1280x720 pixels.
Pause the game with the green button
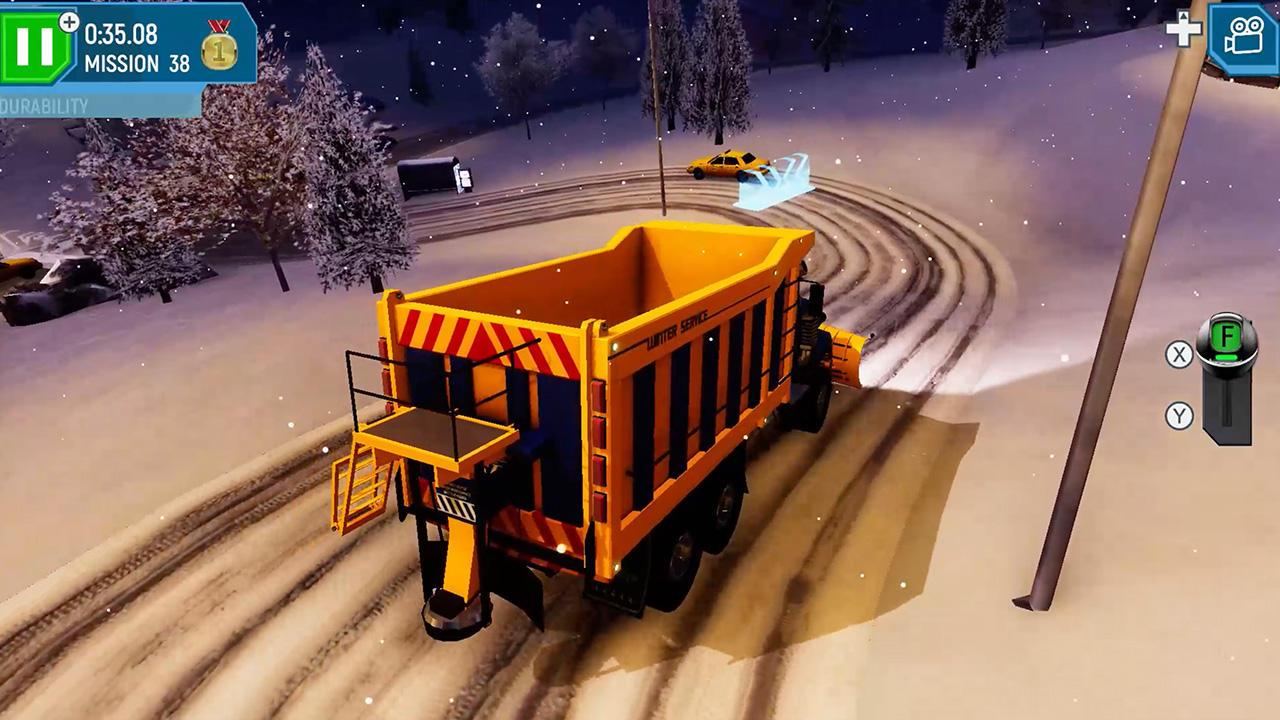(37, 46)
